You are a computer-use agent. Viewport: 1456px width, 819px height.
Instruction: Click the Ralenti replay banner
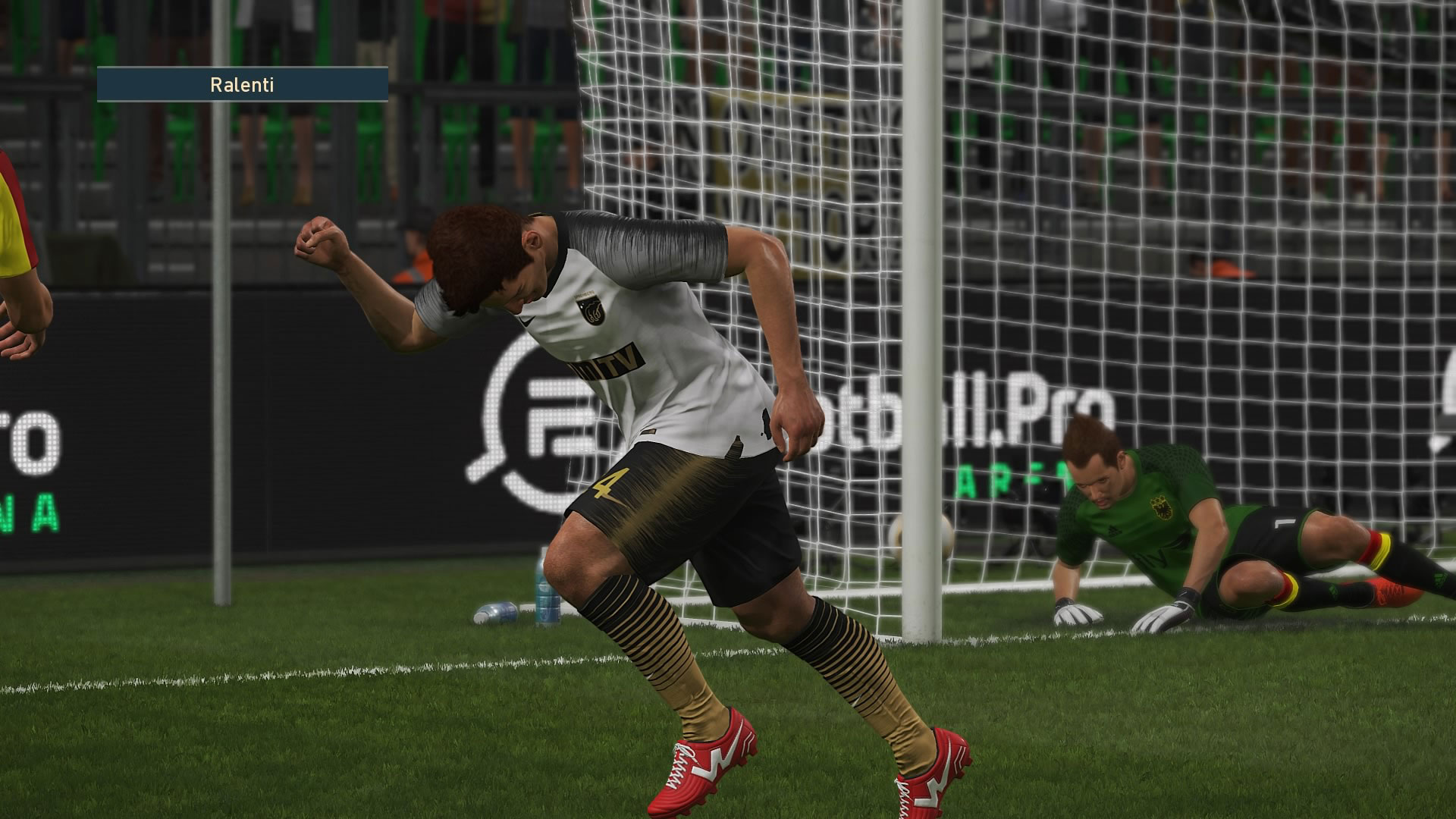pos(243,85)
